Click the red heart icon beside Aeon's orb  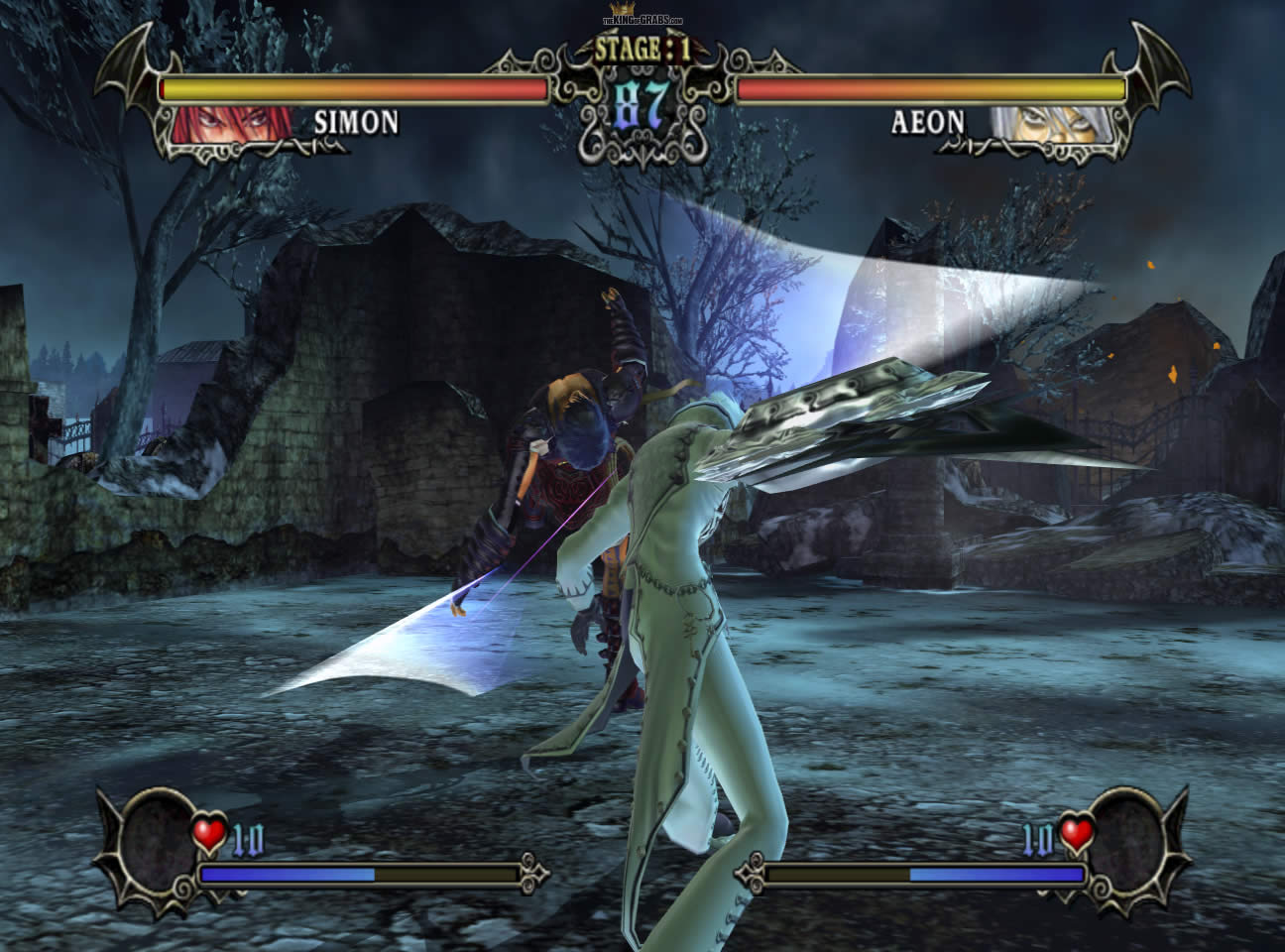1076,836
